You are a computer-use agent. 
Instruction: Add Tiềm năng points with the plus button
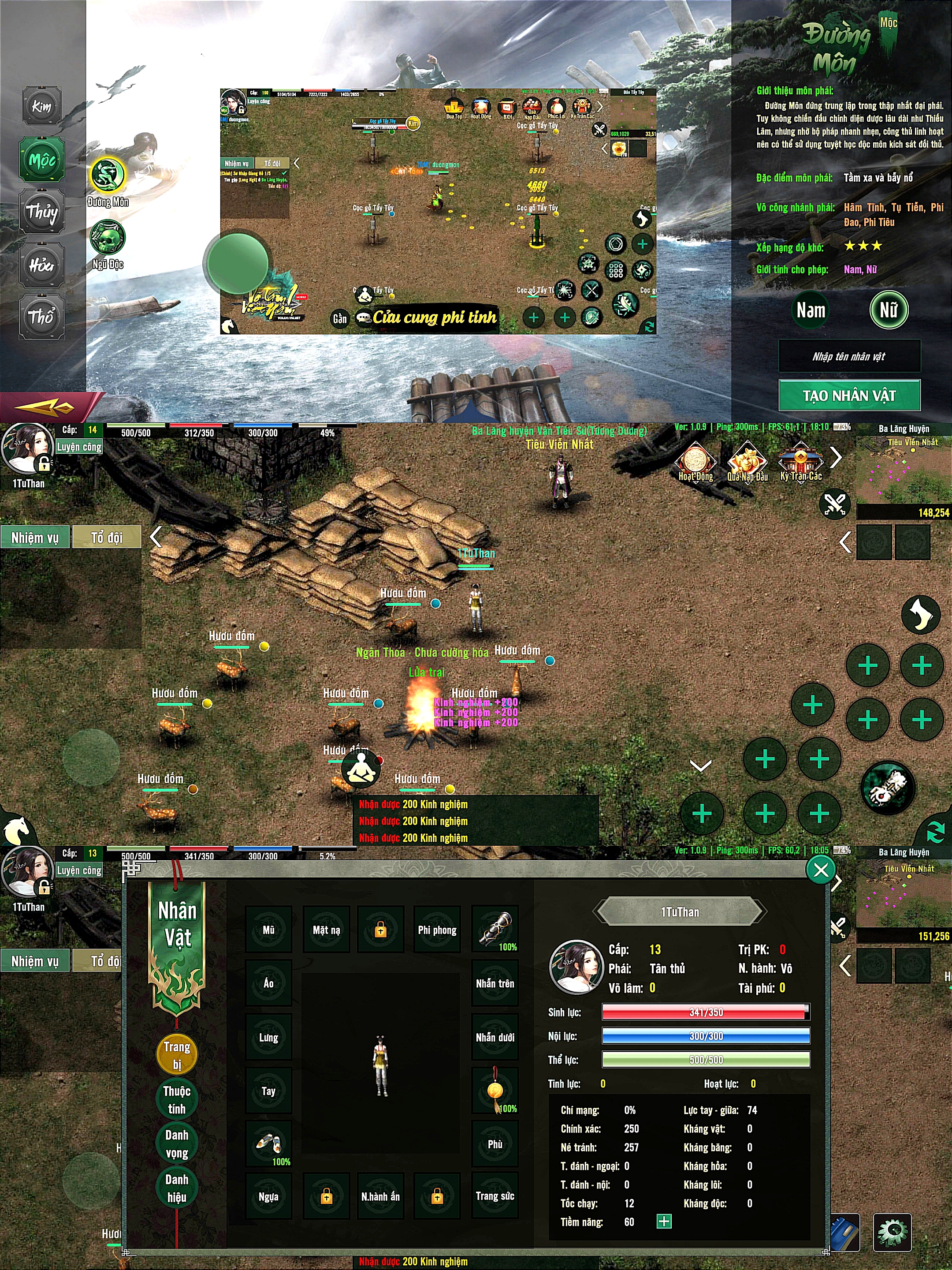tap(664, 1221)
